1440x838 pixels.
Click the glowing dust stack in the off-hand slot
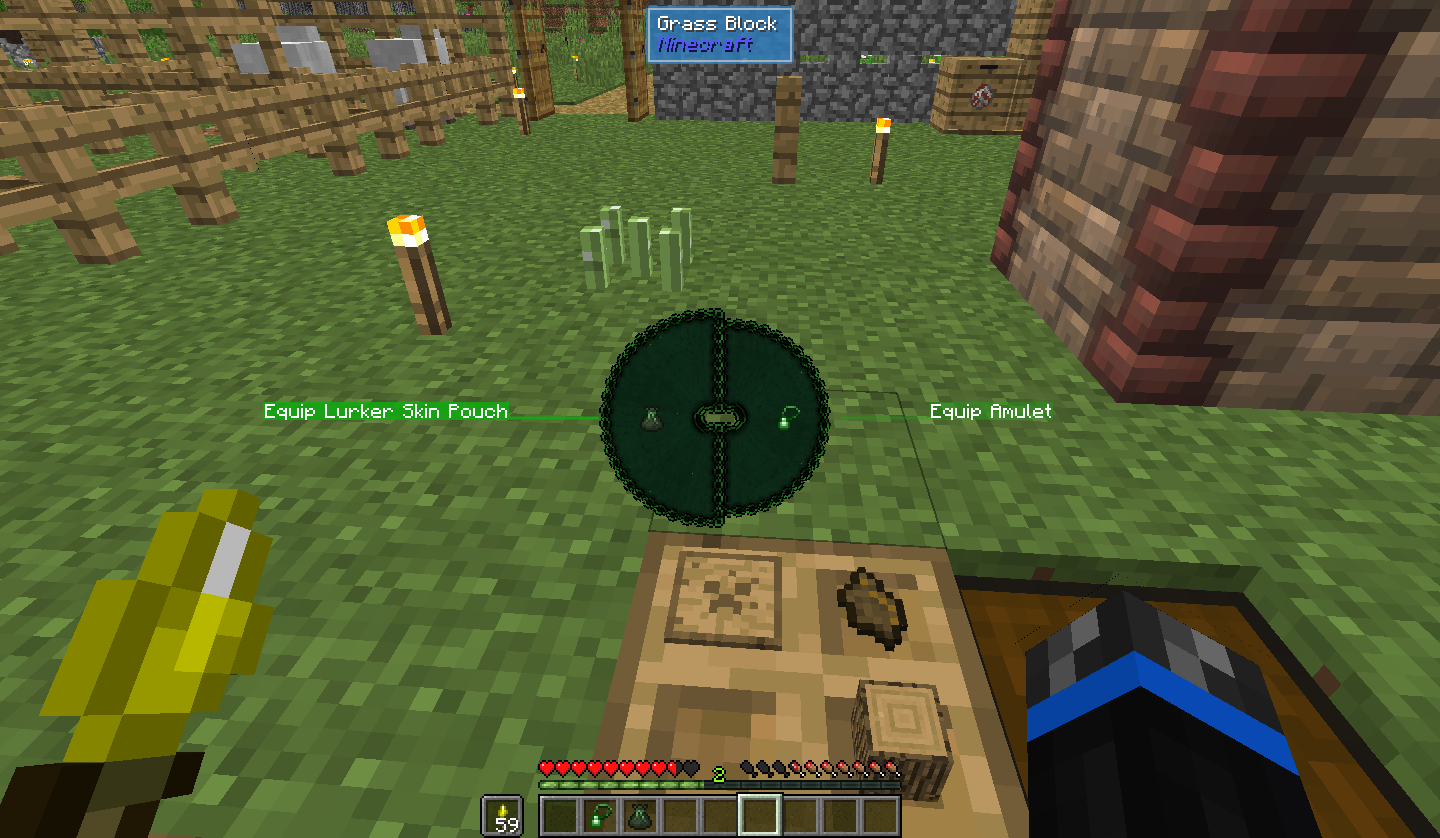[503, 813]
